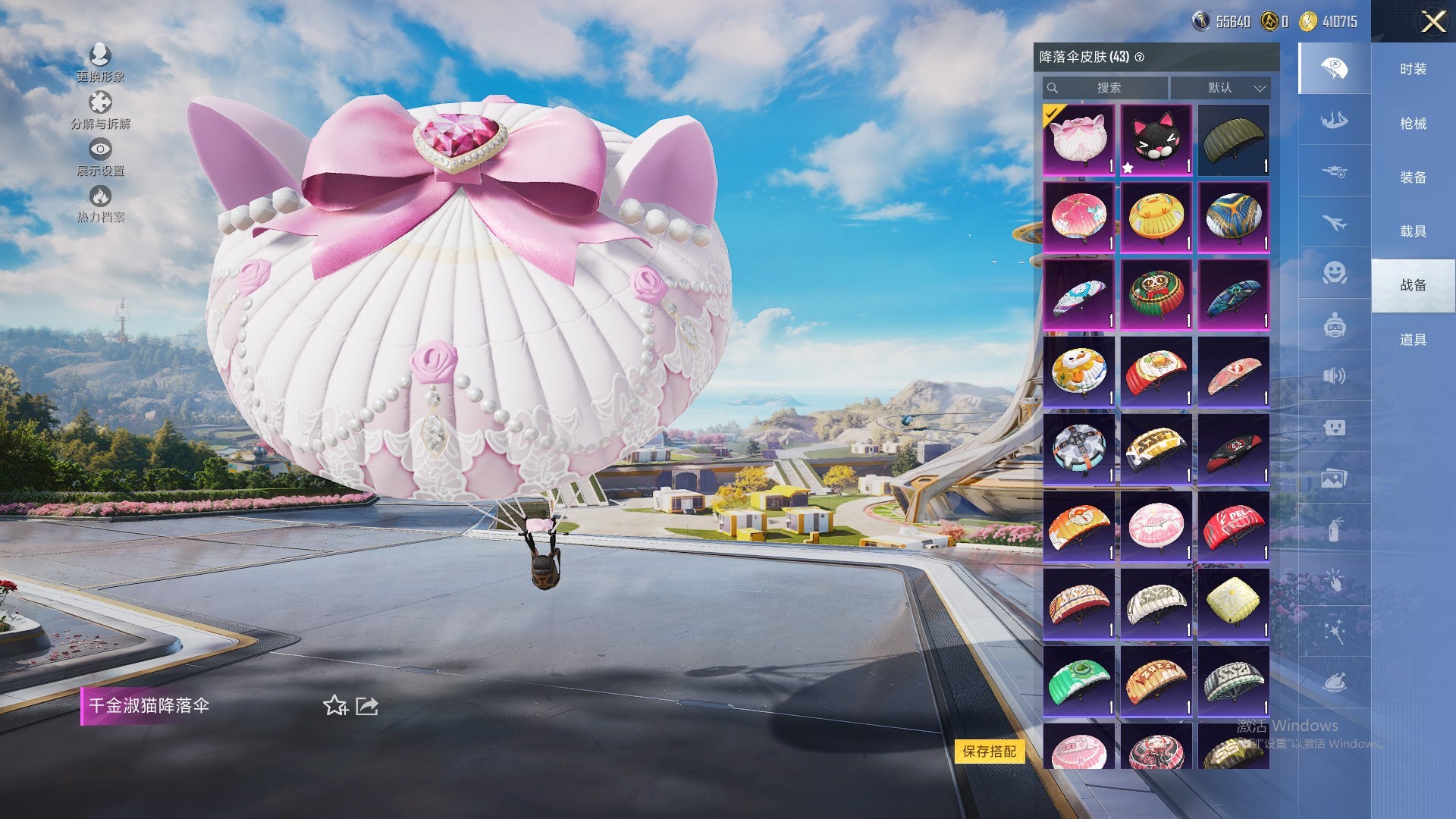
Task: Click the 保存搭配 save loadout button
Action: coord(989,752)
